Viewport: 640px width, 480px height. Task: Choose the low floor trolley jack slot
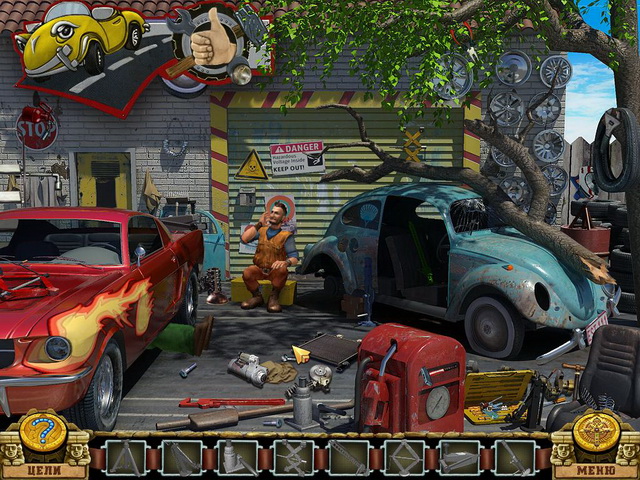[x=459, y=458]
